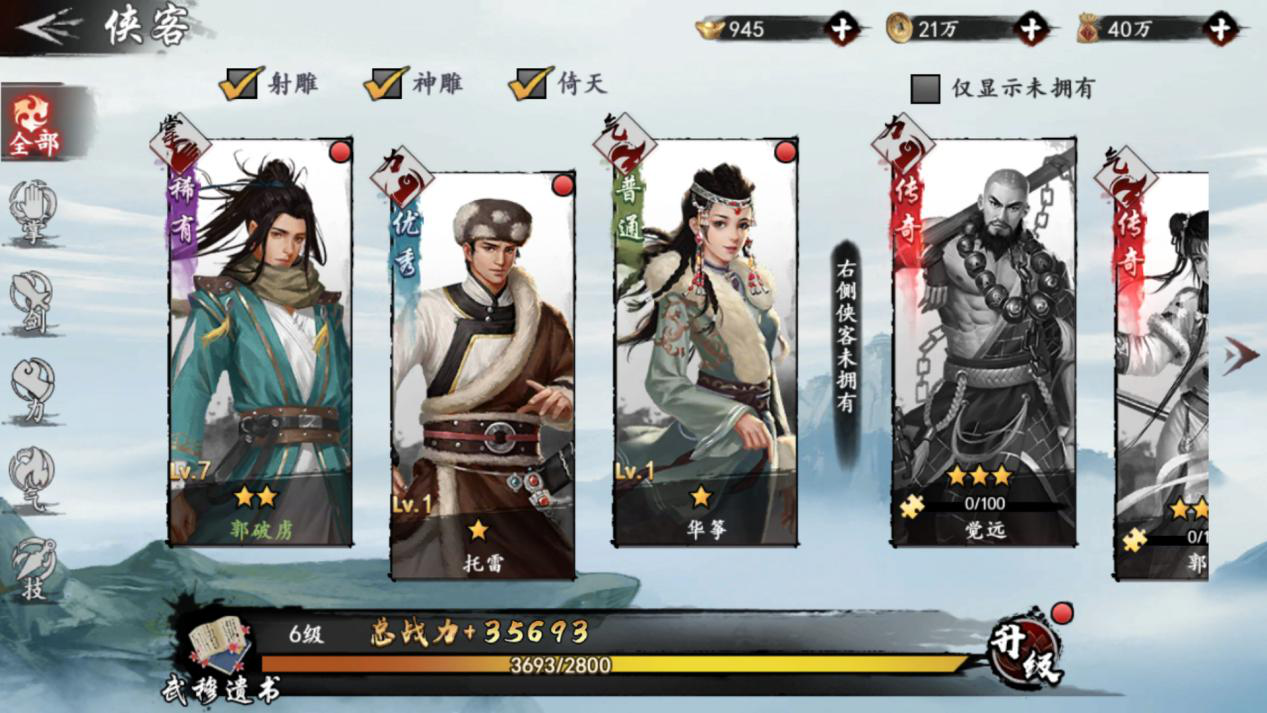Enable 仅显示未拥有 checkbox
Viewport: 1267px width, 713px height.
[x=926, y=89]
